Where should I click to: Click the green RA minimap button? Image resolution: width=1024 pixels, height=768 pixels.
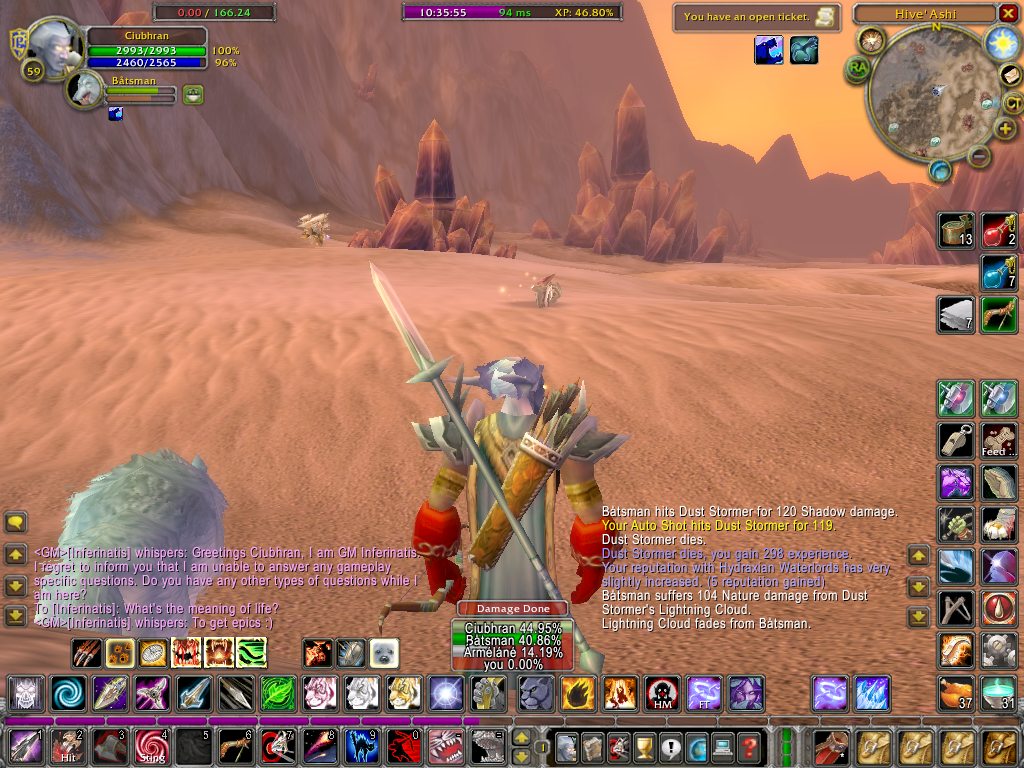tap(858, 68)
